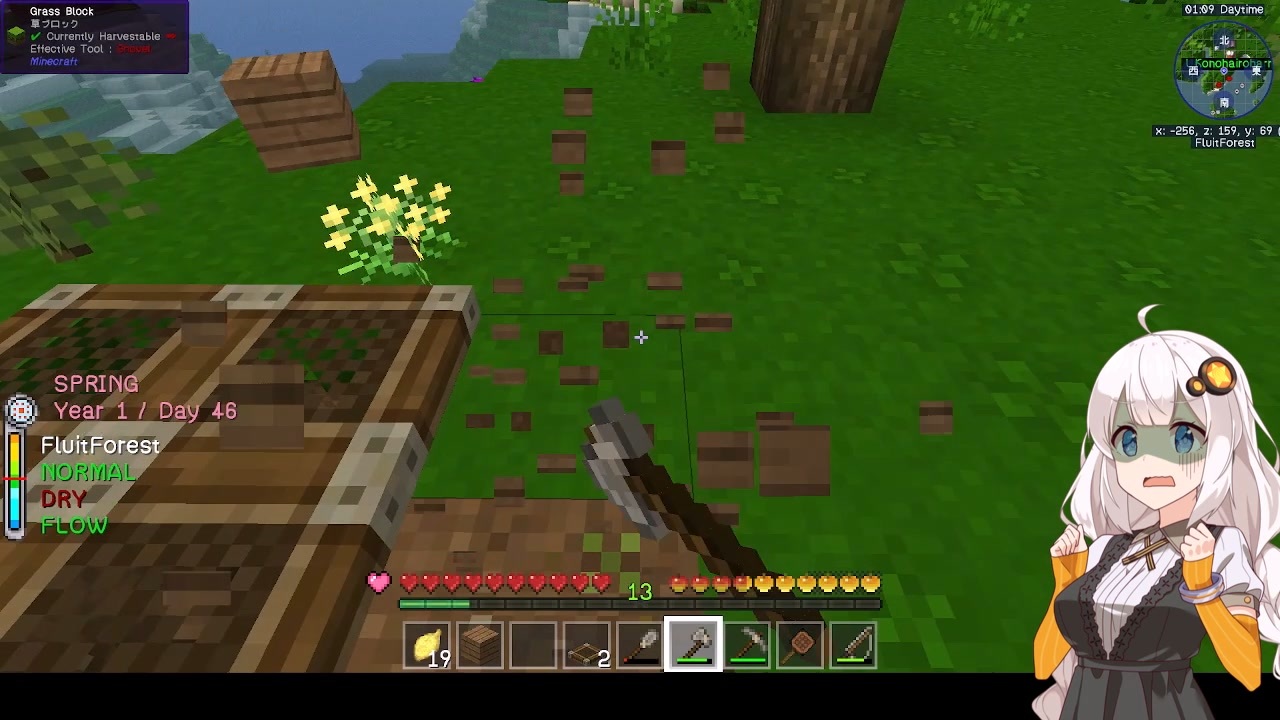Click the pink extra heart toggle icon
The width and height of the screenshot is (1280, 720).
[379, 582]
